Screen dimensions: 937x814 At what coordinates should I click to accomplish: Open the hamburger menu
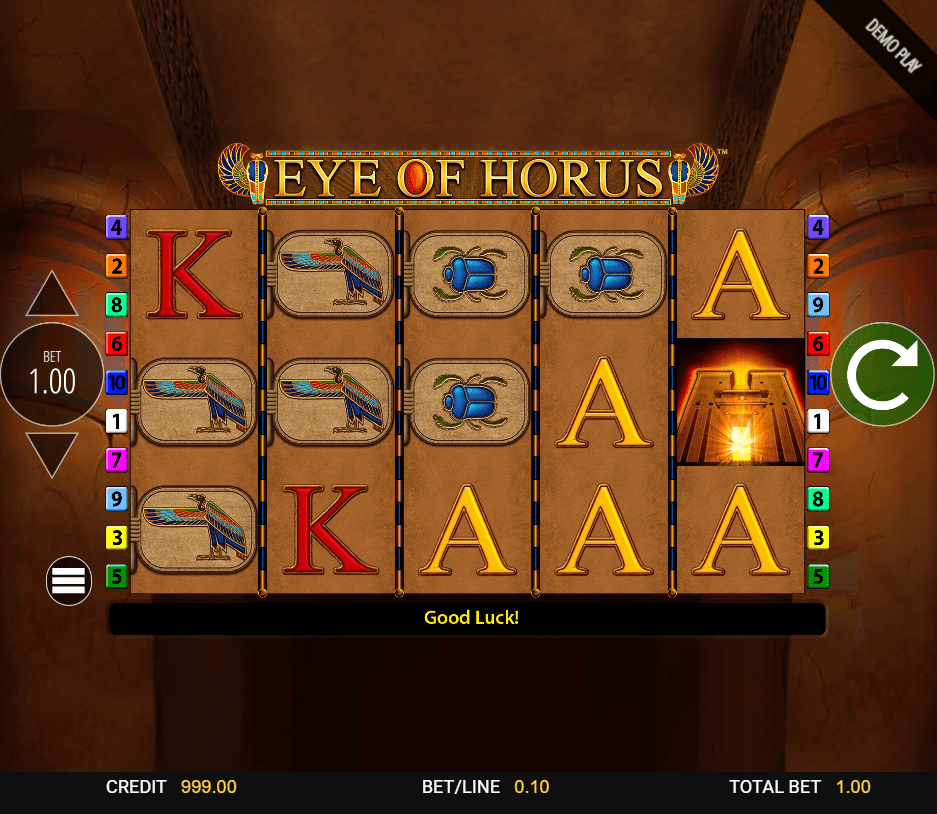tap(68, 580)
